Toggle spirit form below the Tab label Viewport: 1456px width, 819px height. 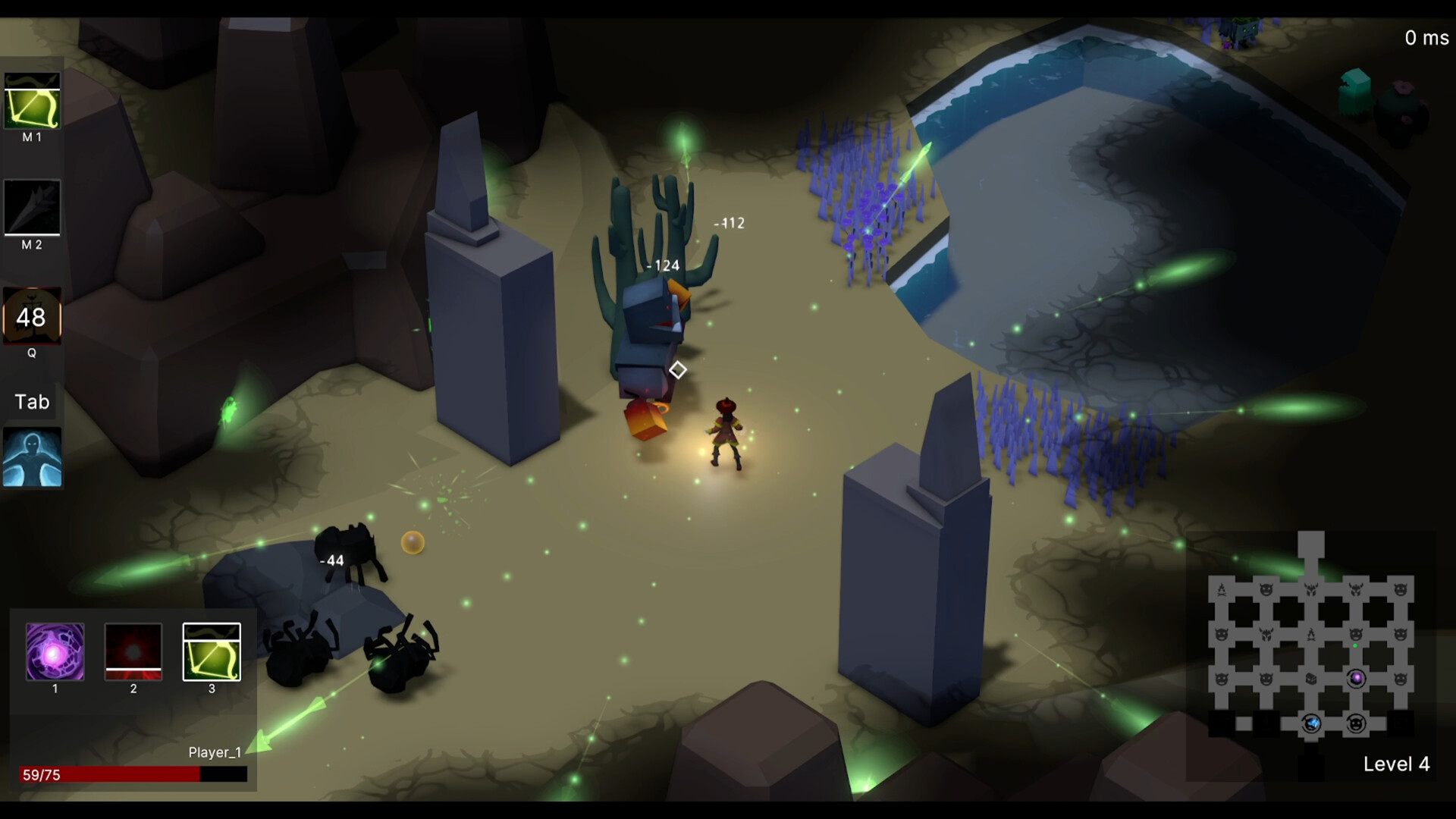[32, 456]
